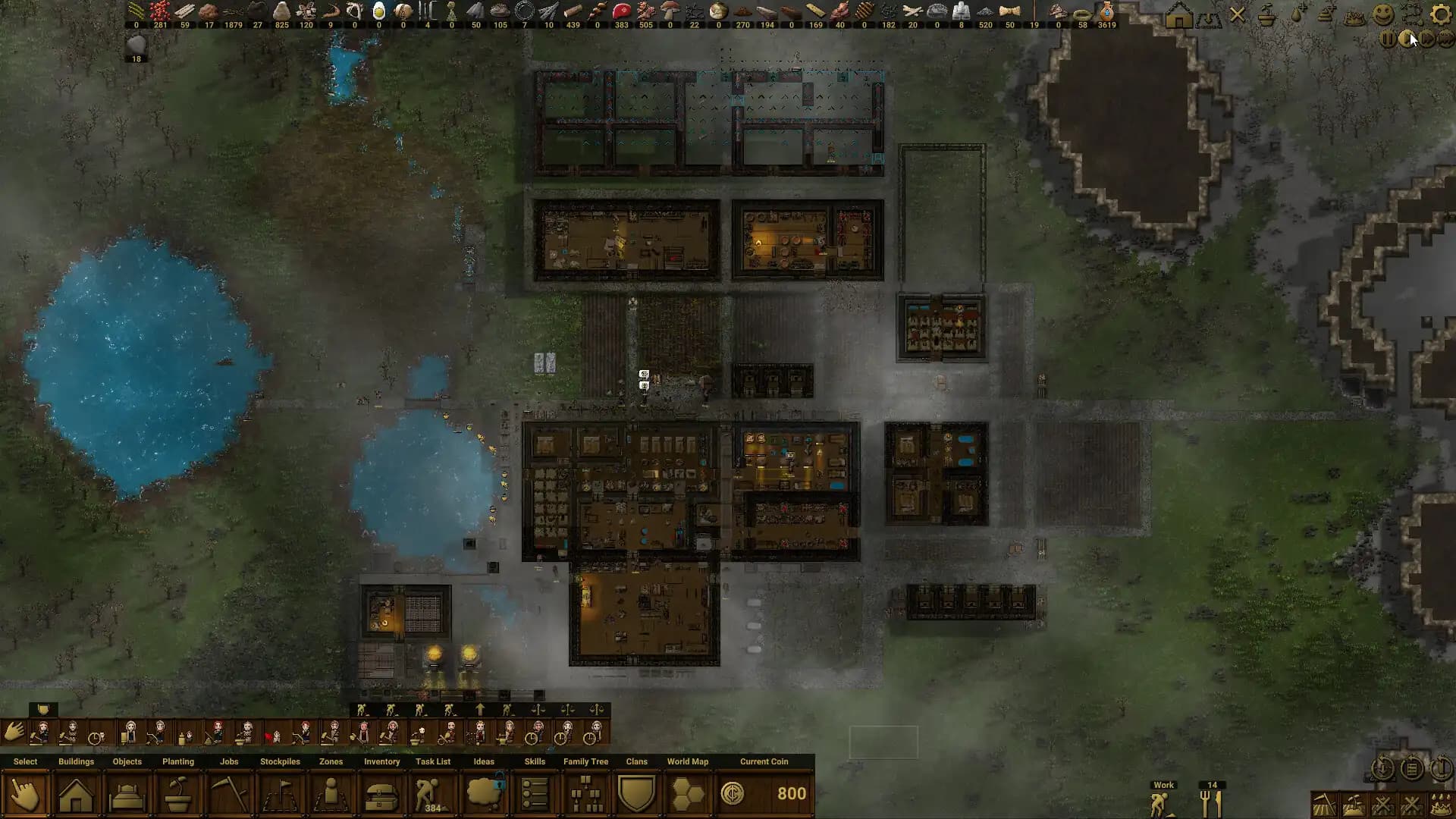
Task: Open the Planting menu
Action: click(177, 794)
